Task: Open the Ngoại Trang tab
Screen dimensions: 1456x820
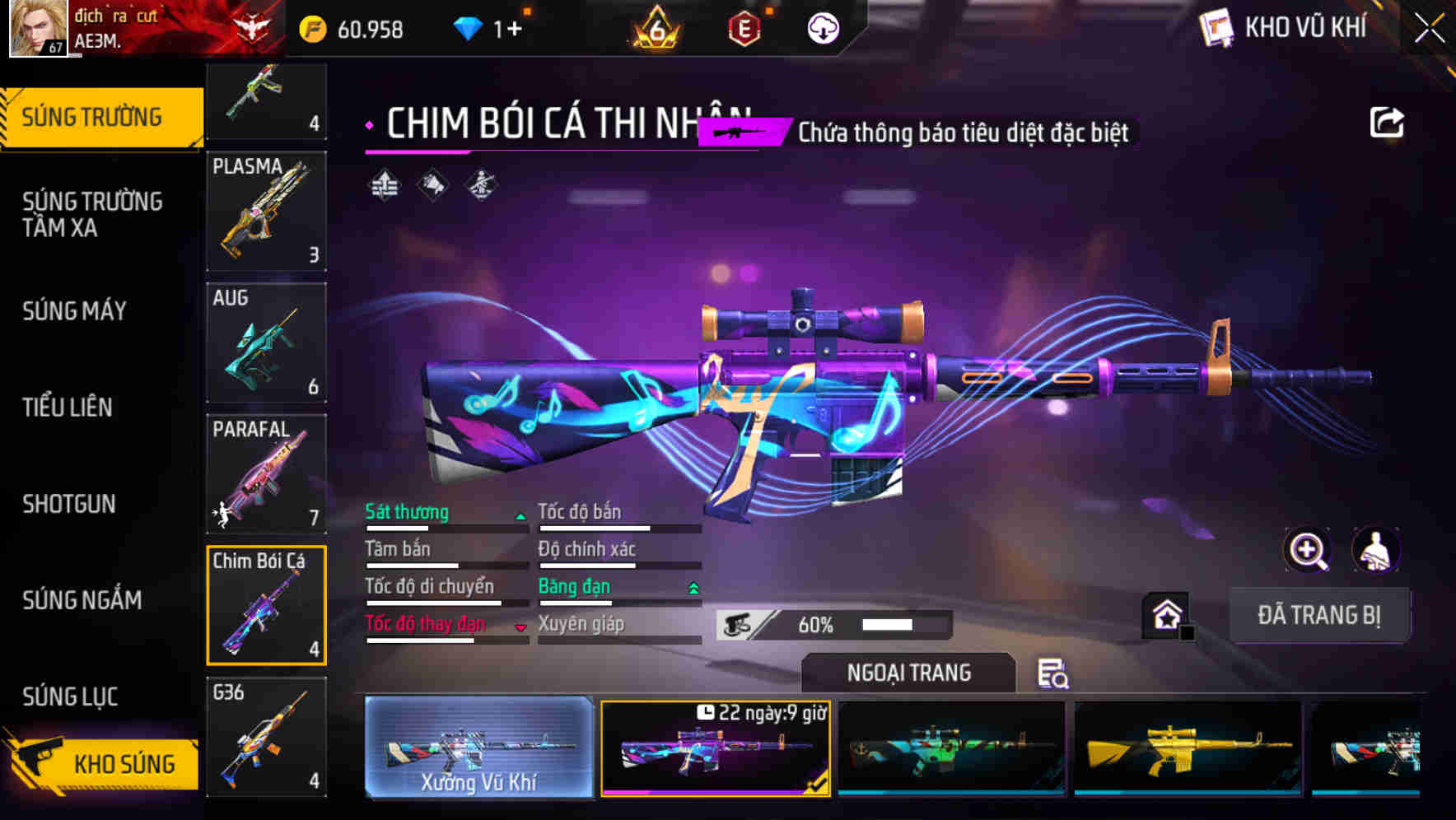Action: (x=908, y=673)
